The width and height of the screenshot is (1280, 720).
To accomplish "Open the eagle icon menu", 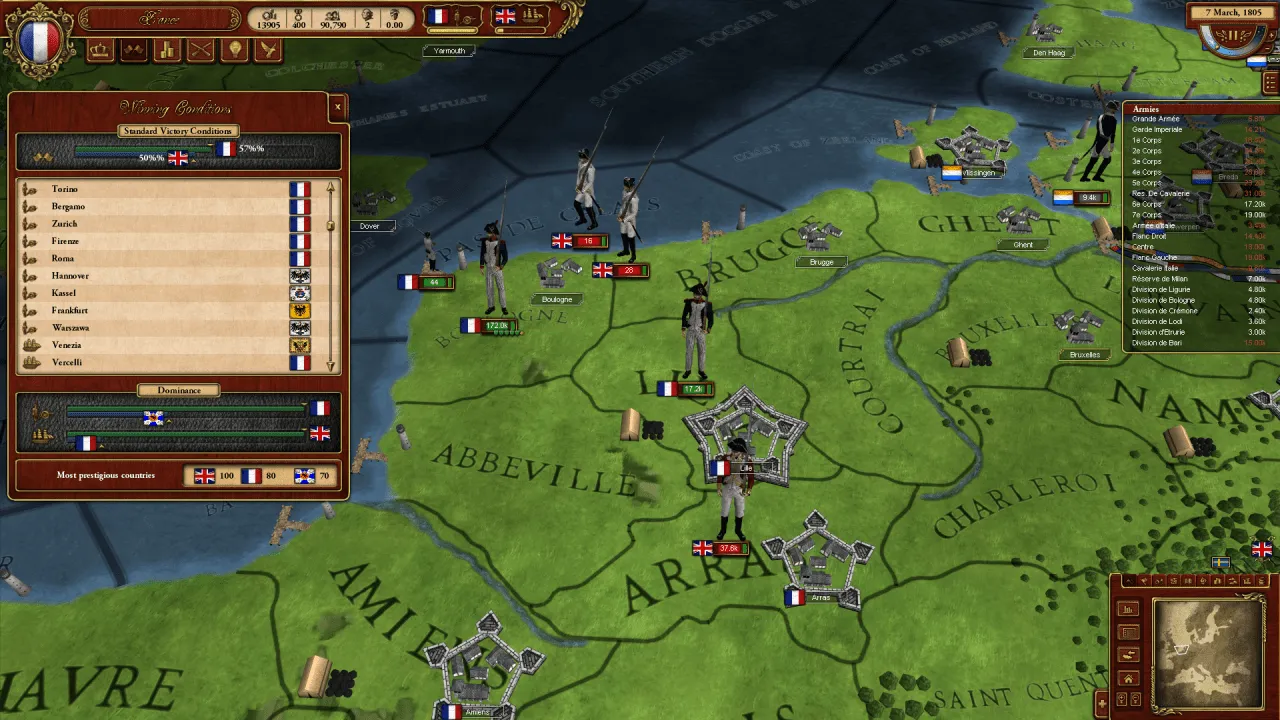I will [x=267, y=50].
